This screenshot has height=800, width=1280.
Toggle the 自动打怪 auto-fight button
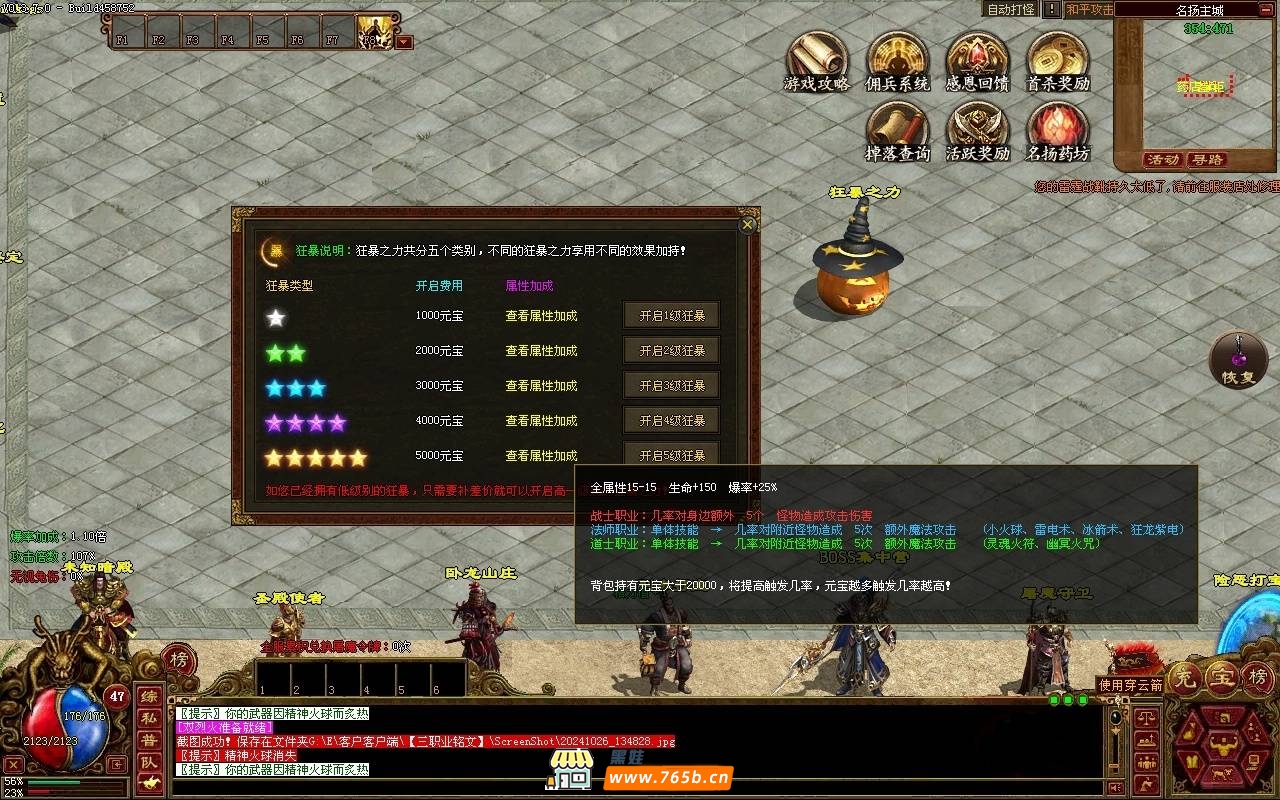click(1011, 9)
